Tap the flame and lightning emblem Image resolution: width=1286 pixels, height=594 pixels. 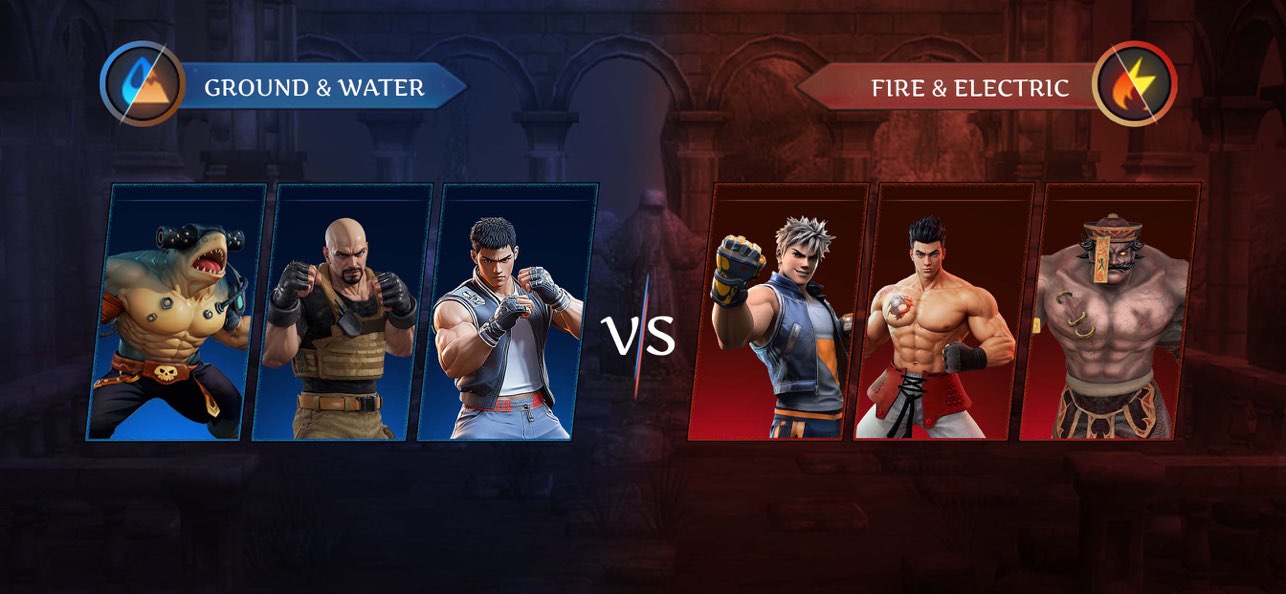tap(1134, 84)
